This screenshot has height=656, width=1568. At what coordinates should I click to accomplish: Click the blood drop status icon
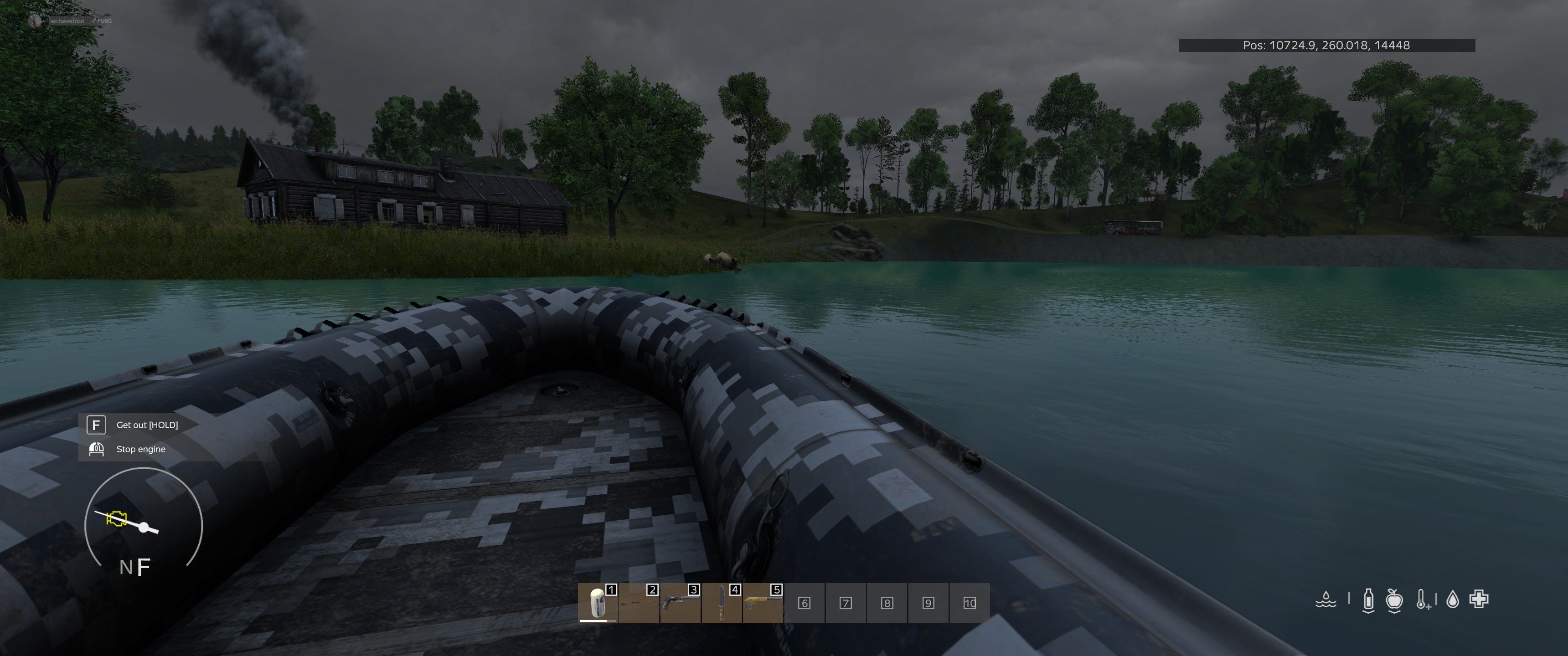pyautogui.click(x=1453, y=600)
